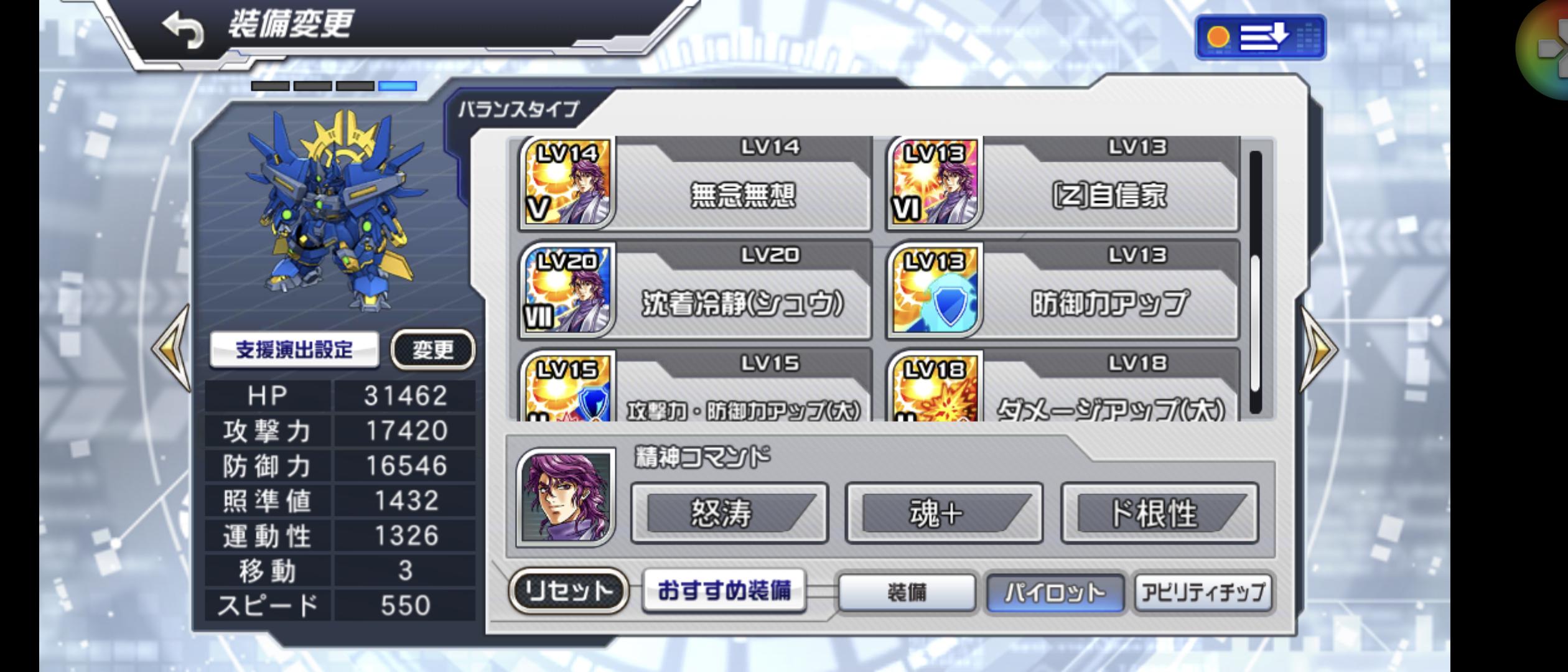The width and height of the screenshot is (1568, 672).
Task: Open the アビリティチップ tab
Action: click(1203, 592)
